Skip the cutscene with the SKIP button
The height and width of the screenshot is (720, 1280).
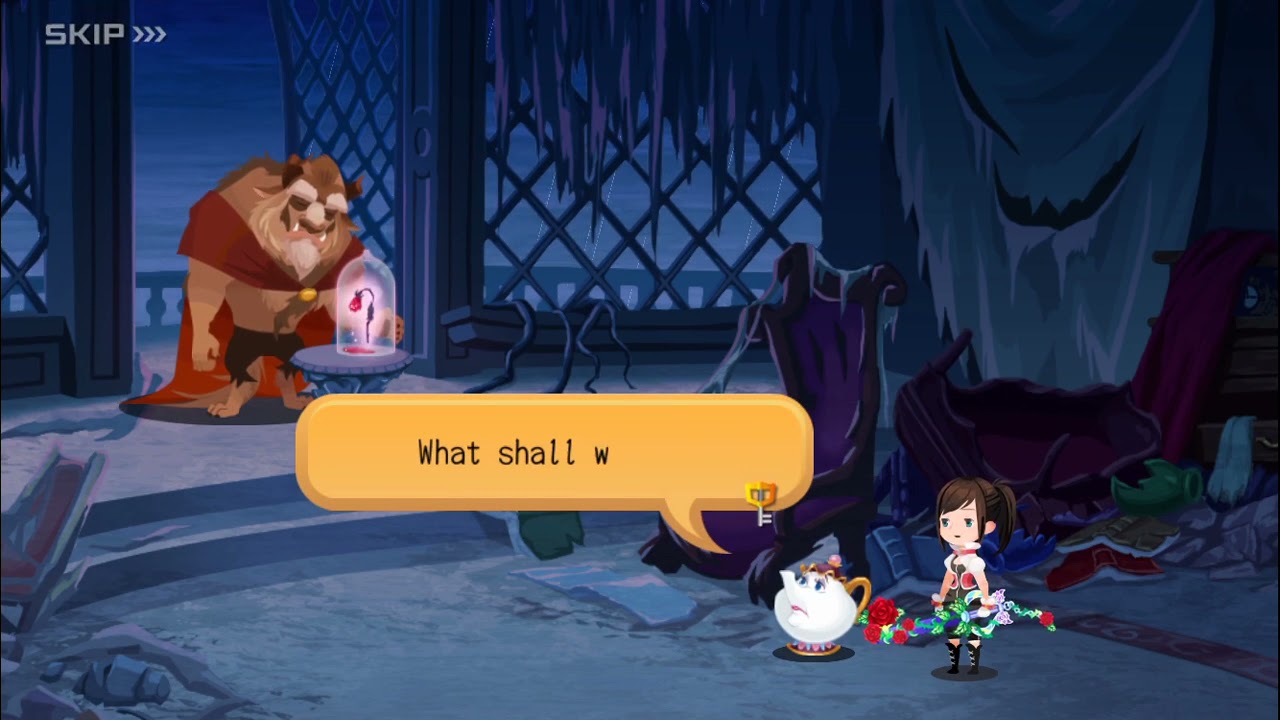105,35
